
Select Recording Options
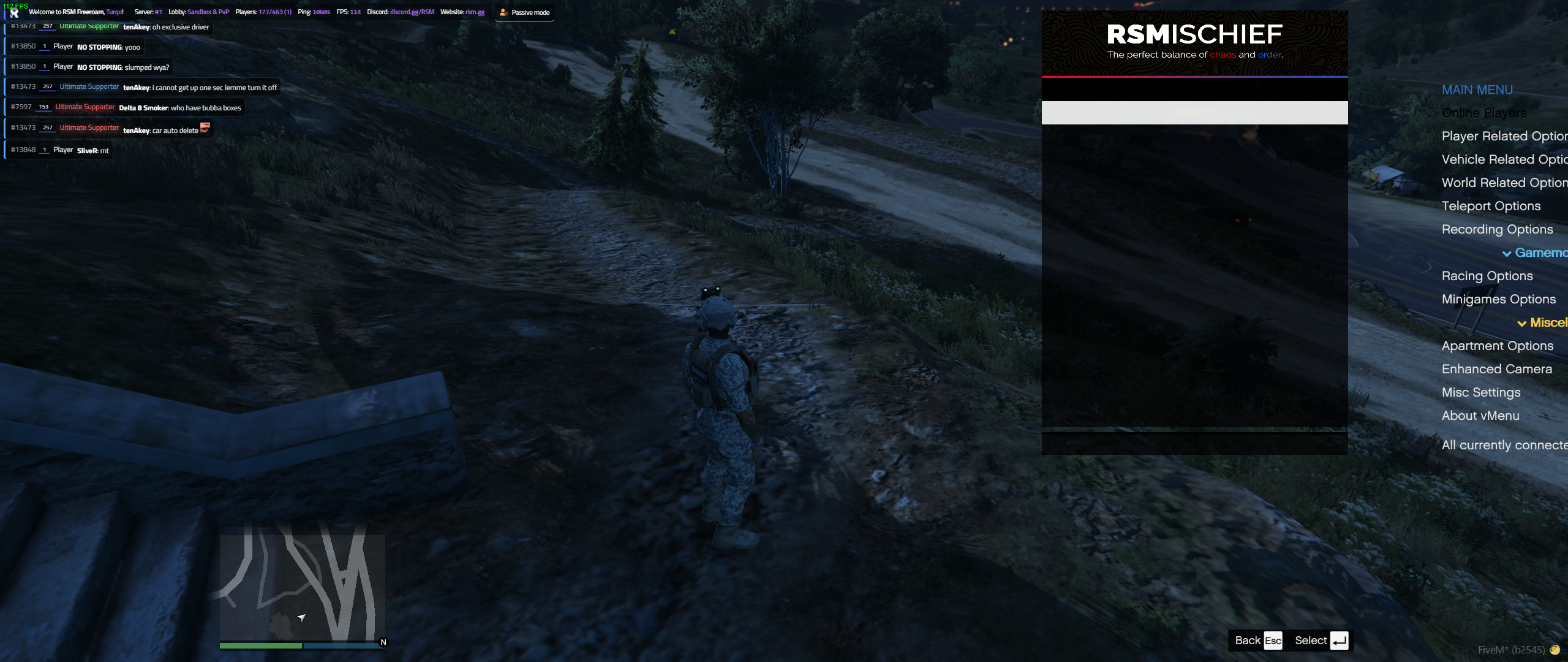point(1498,229)
